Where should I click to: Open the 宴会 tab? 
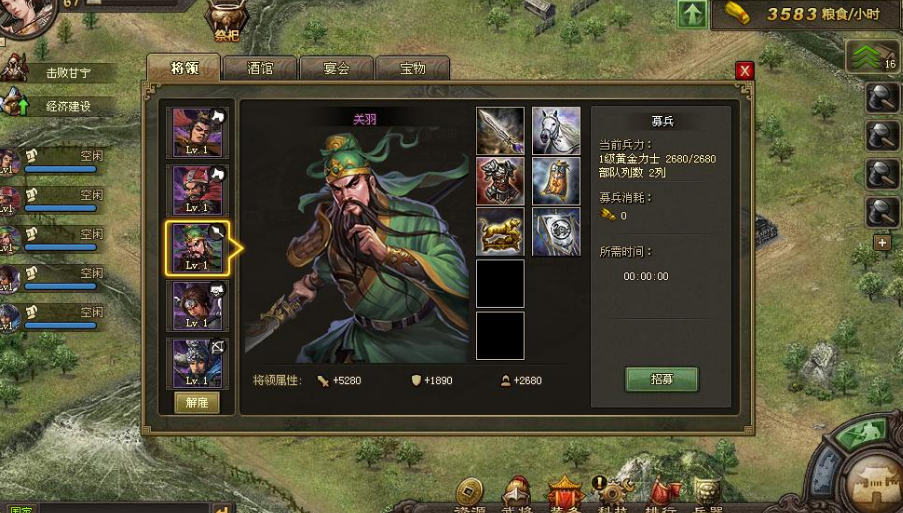336,68
